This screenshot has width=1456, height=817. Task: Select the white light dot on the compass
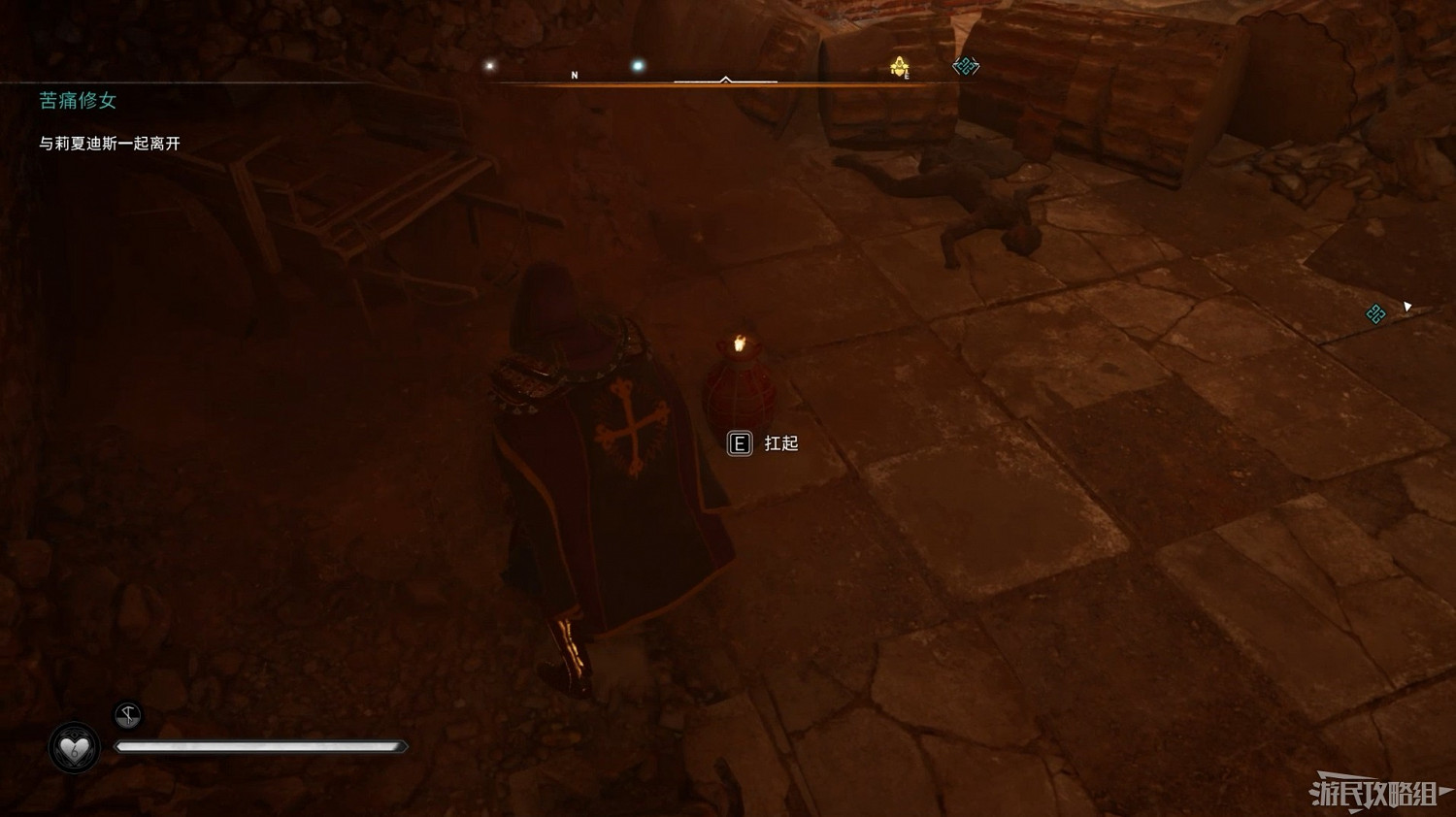[489, 65]
